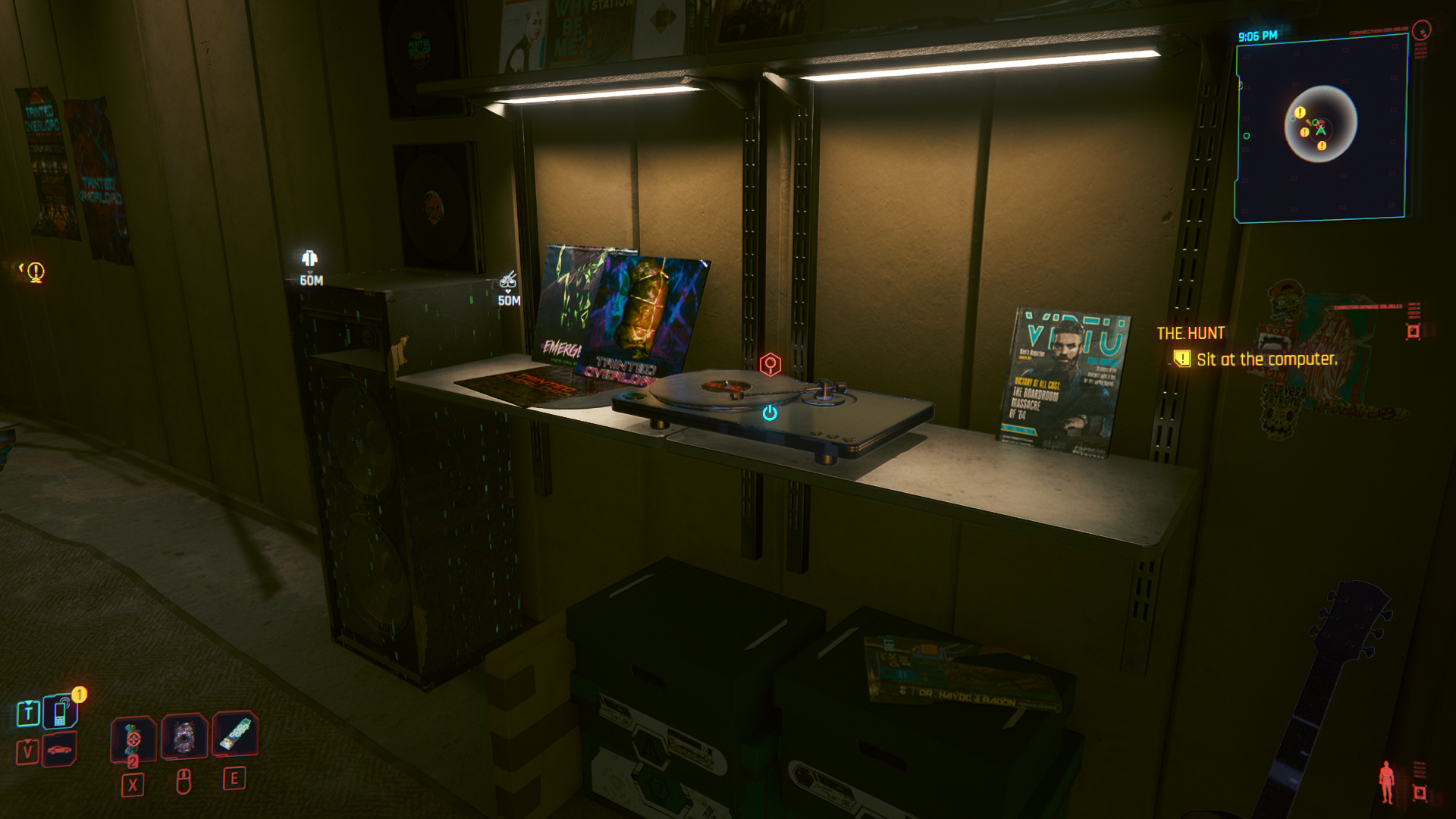Select the phone quickslot icon
The height and width of the screenshot is (819, 1456).
click(x=59, y=713)
